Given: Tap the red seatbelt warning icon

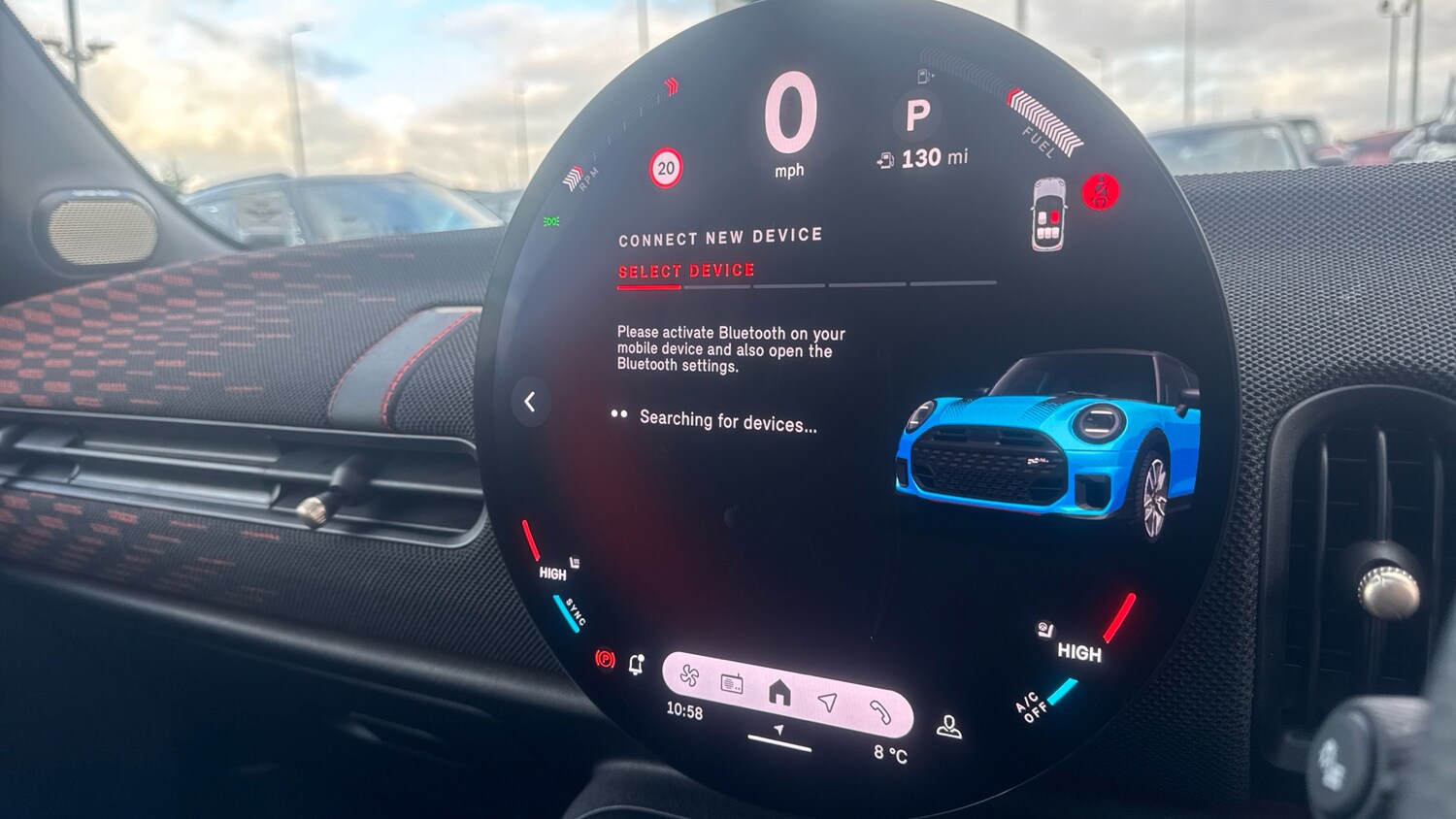Looking at the screenshot, I should [1100, 190].
